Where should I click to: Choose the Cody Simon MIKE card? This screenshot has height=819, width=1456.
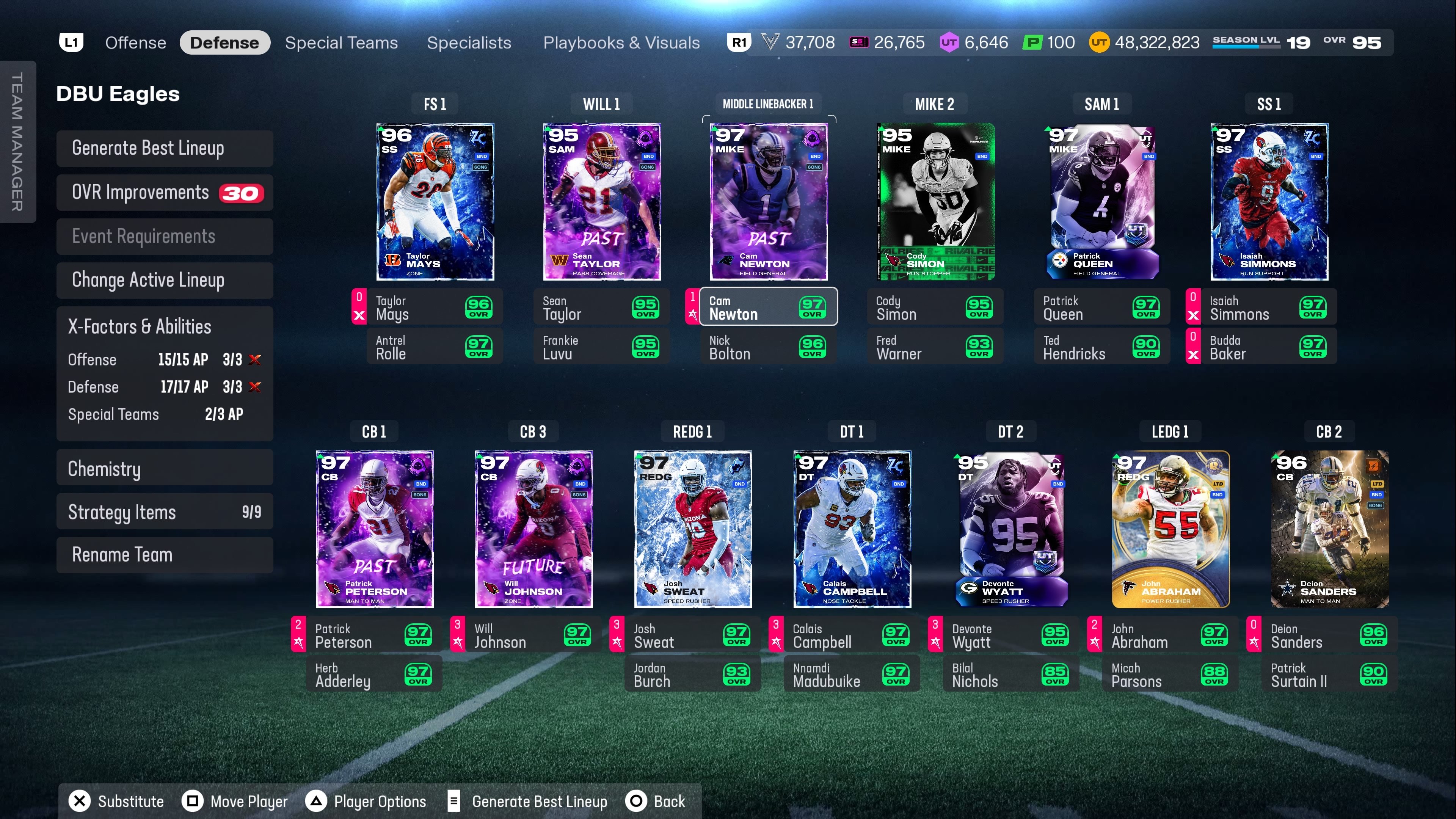[935, 202]
